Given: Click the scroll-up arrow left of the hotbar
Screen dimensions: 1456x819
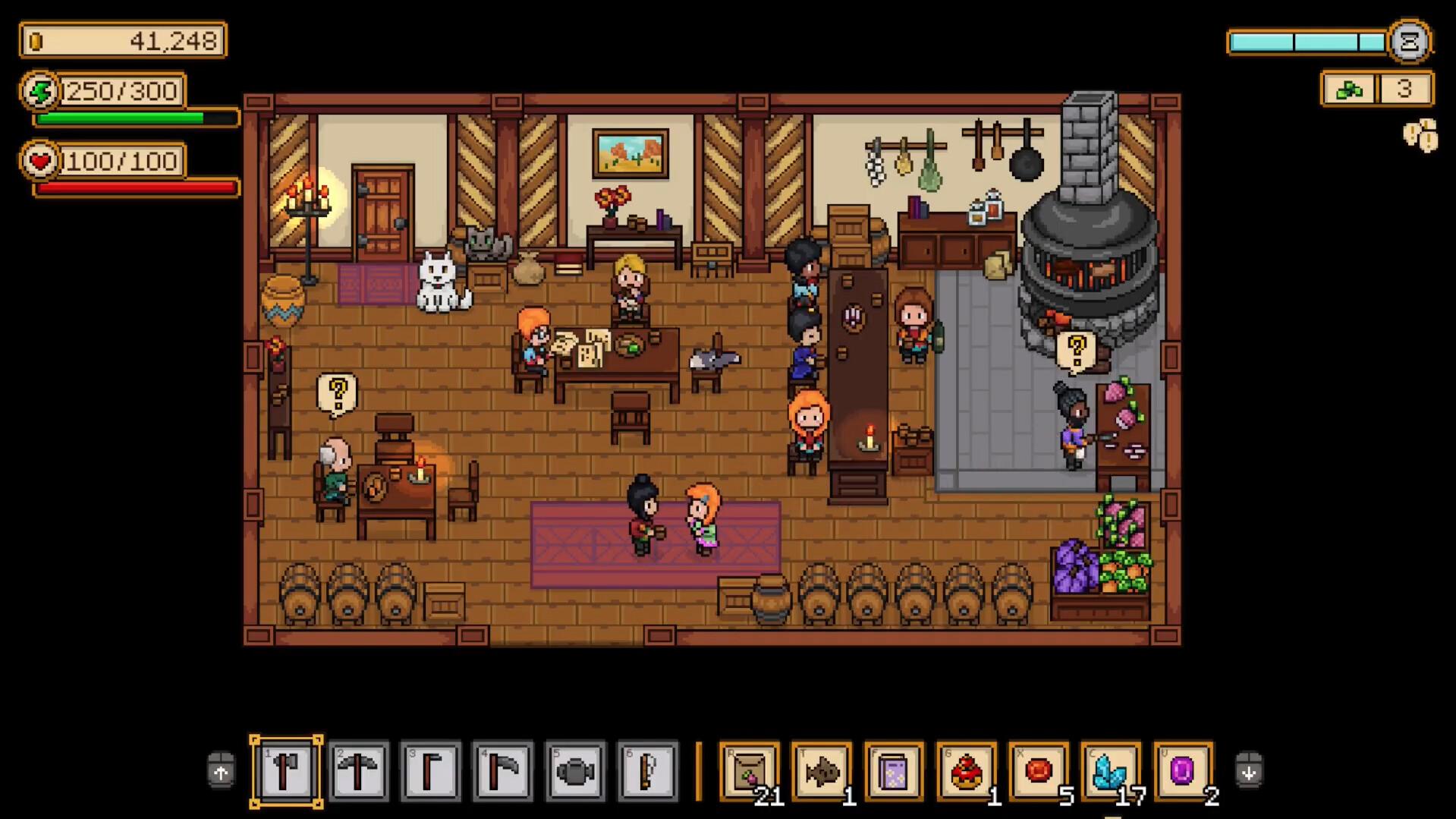Looking at the screenshot, I should tap(219, 770).
